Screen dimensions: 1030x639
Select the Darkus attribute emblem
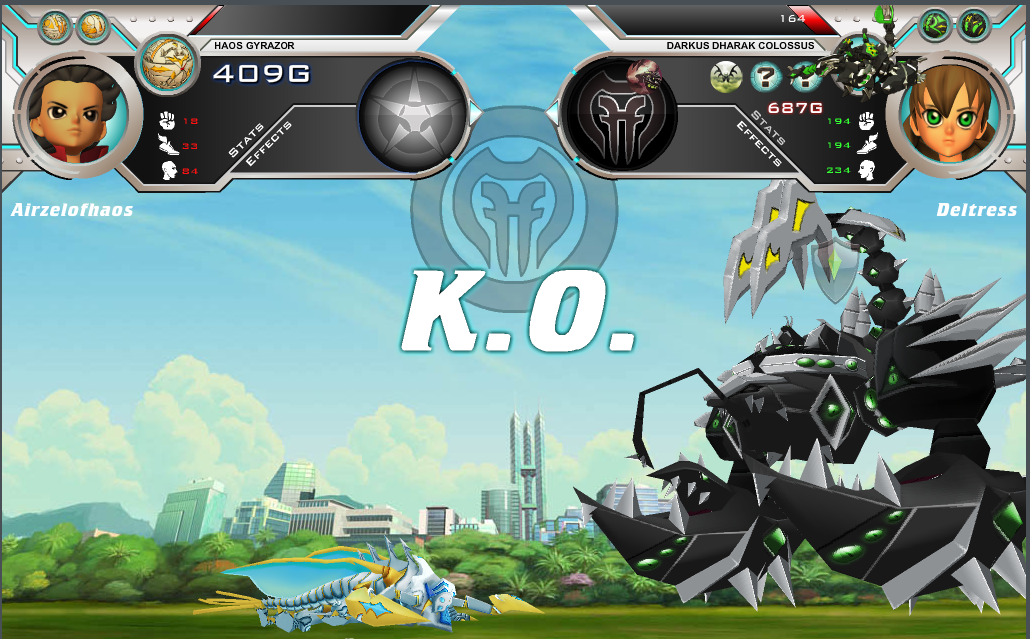[x=619, y=115]
